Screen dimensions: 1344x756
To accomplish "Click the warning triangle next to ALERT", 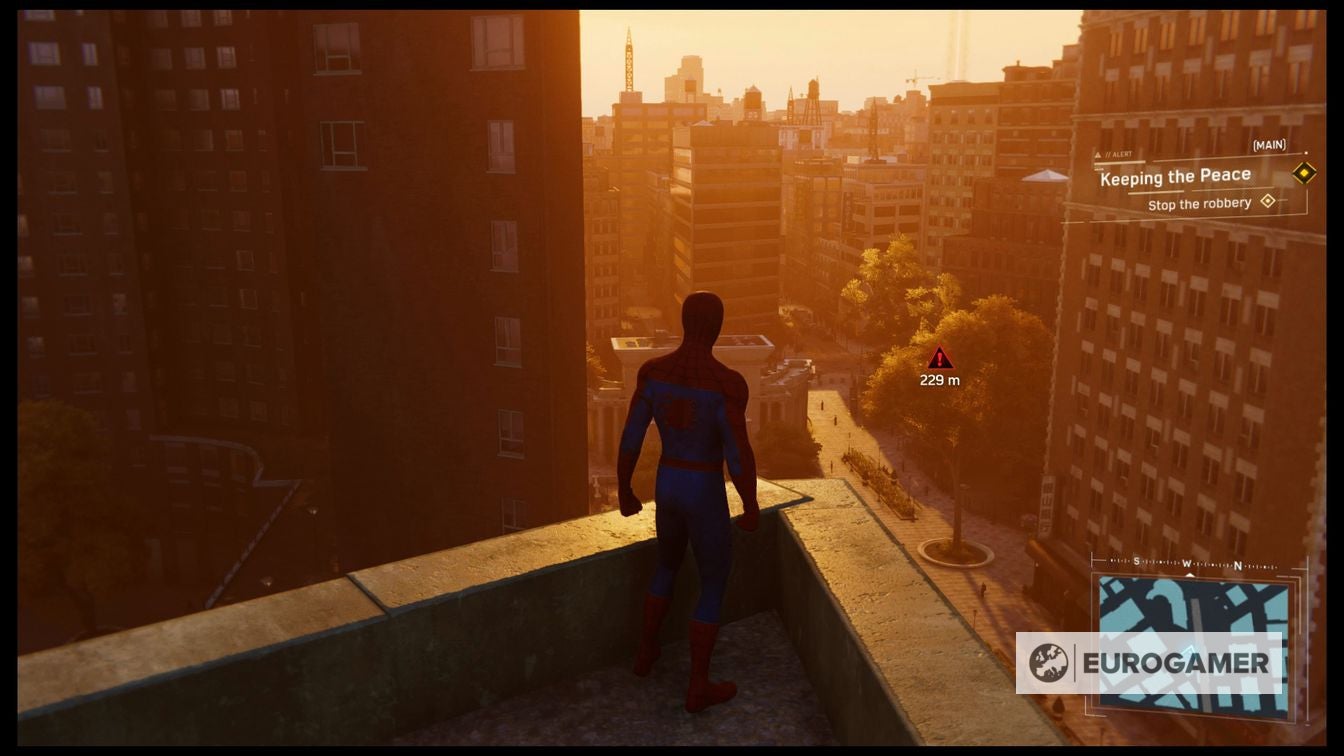I will point(1099,154).
